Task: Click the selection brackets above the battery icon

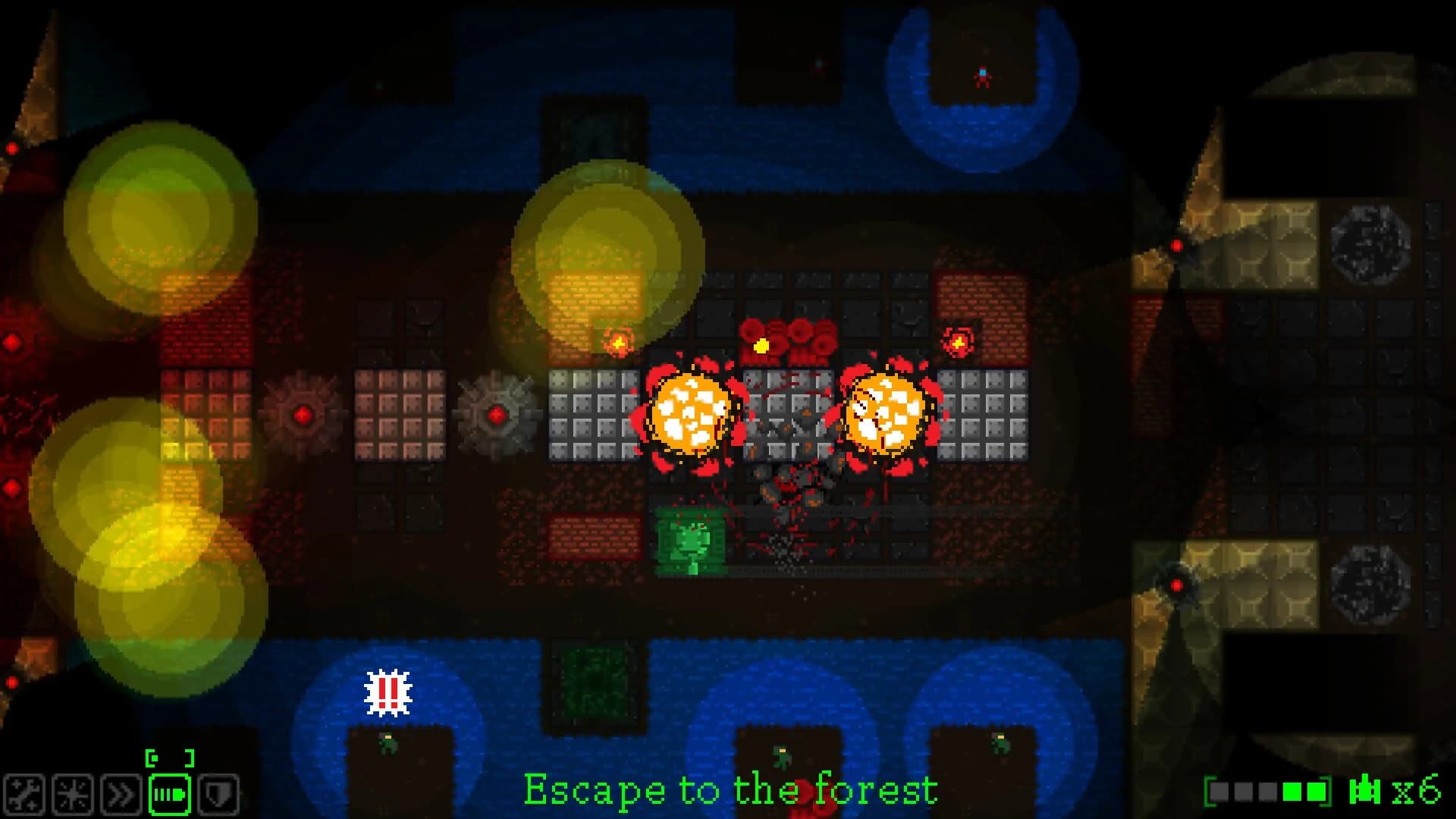Action: (x=170, y=757)
